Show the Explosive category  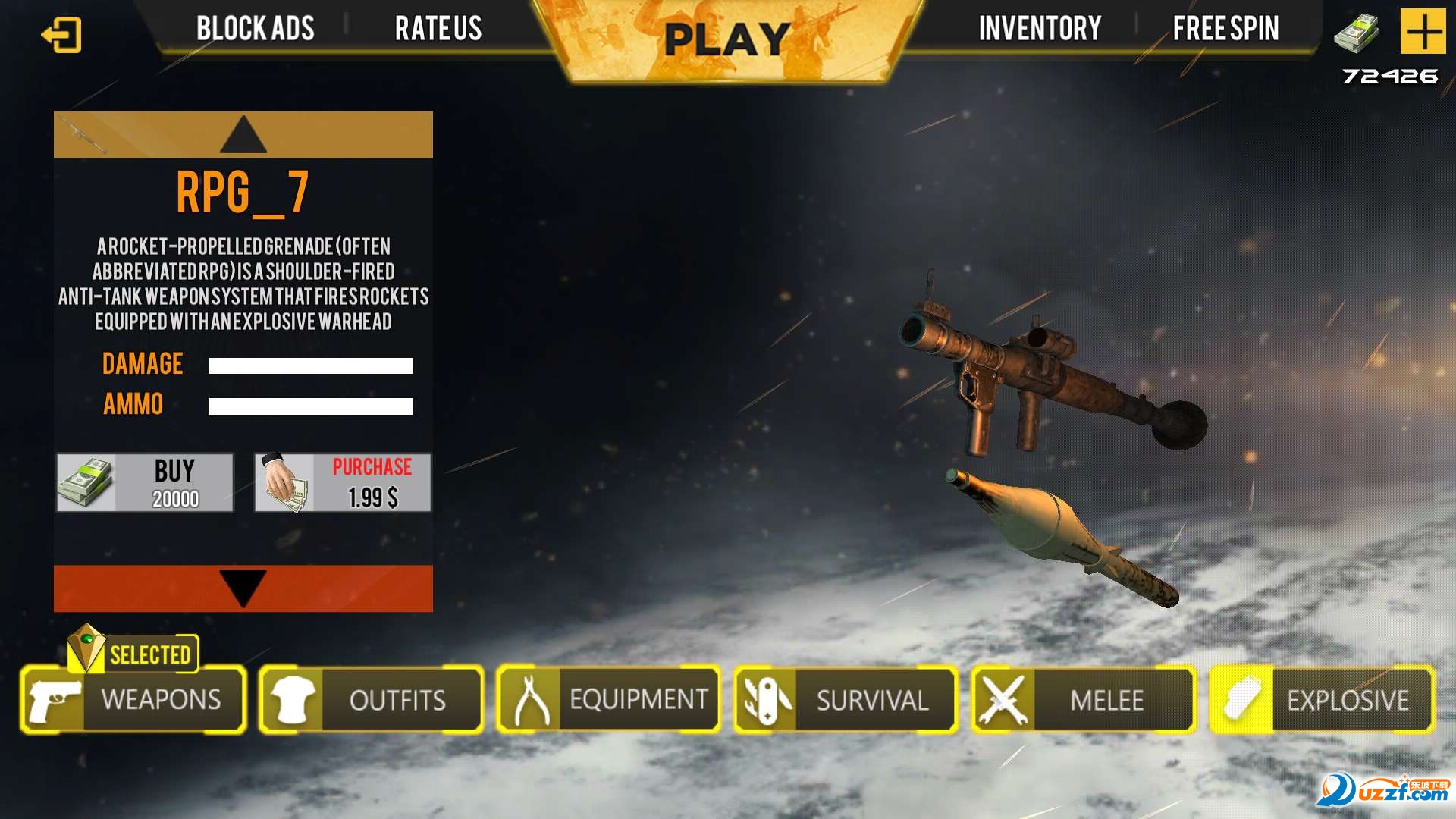pyautogui.click(x=1321, y=699)
